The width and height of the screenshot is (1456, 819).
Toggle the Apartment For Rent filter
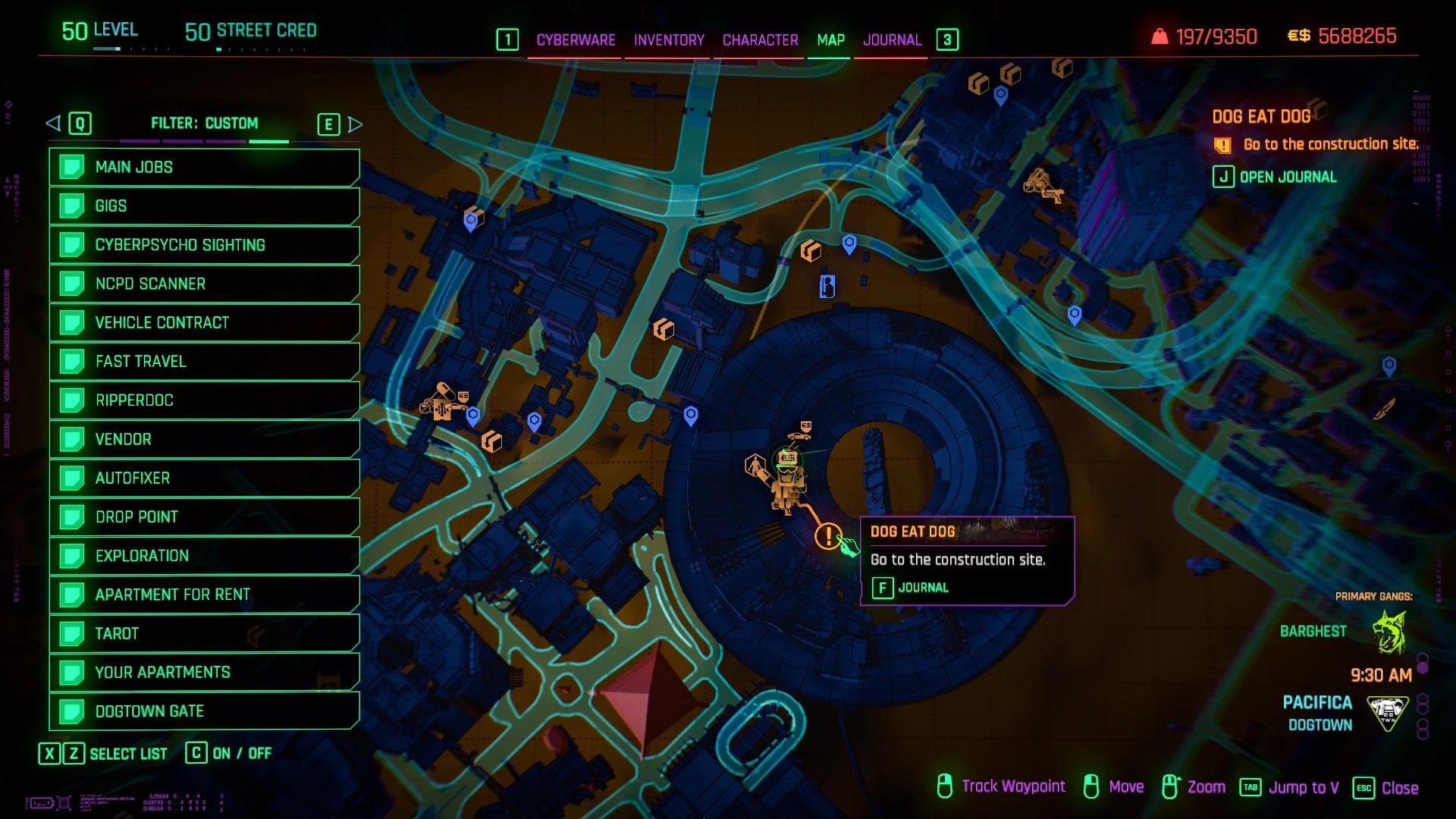(x=204, y=595)
